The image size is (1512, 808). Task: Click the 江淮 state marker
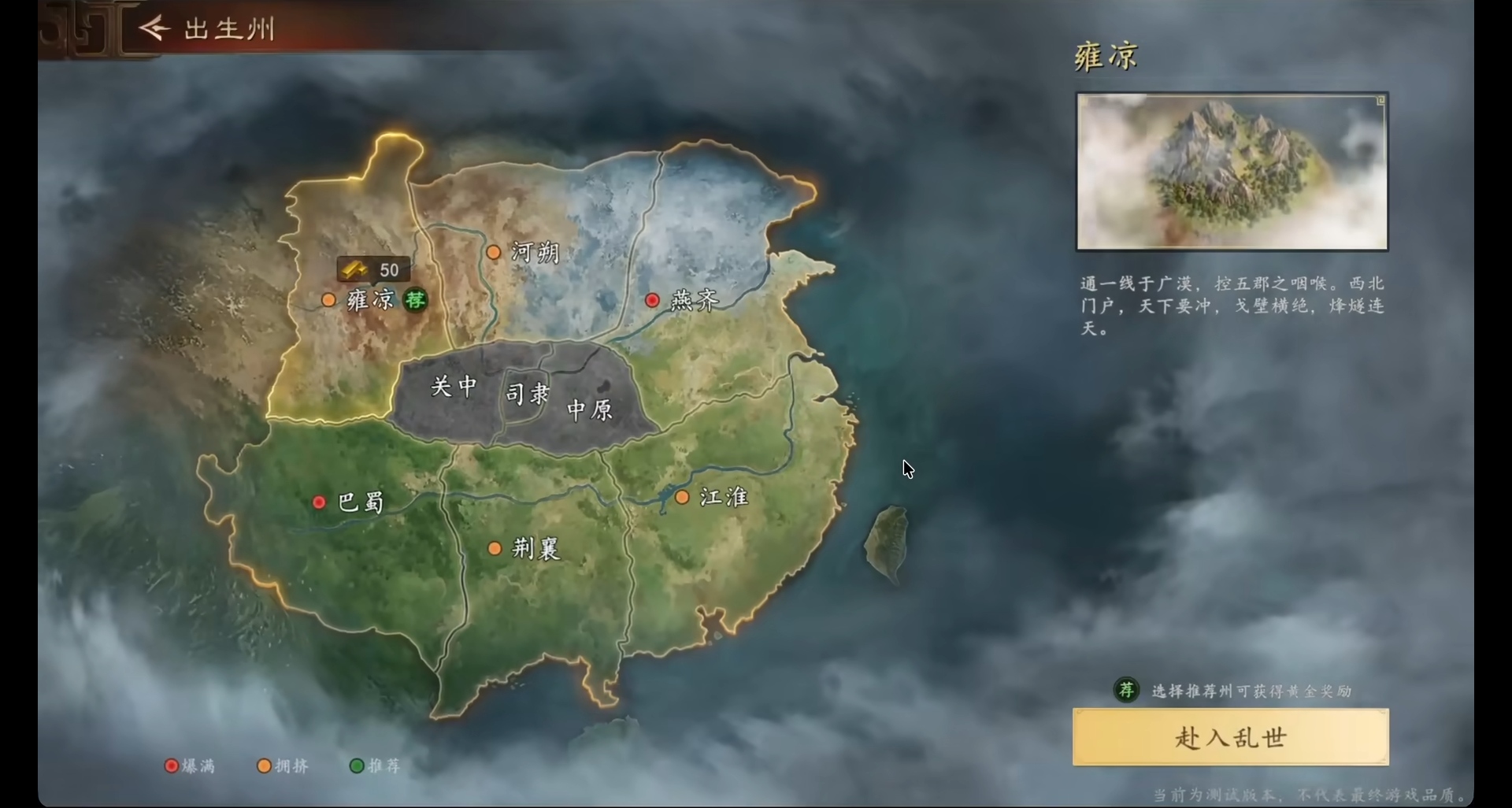pyautogui.click(x=682, y=497)
